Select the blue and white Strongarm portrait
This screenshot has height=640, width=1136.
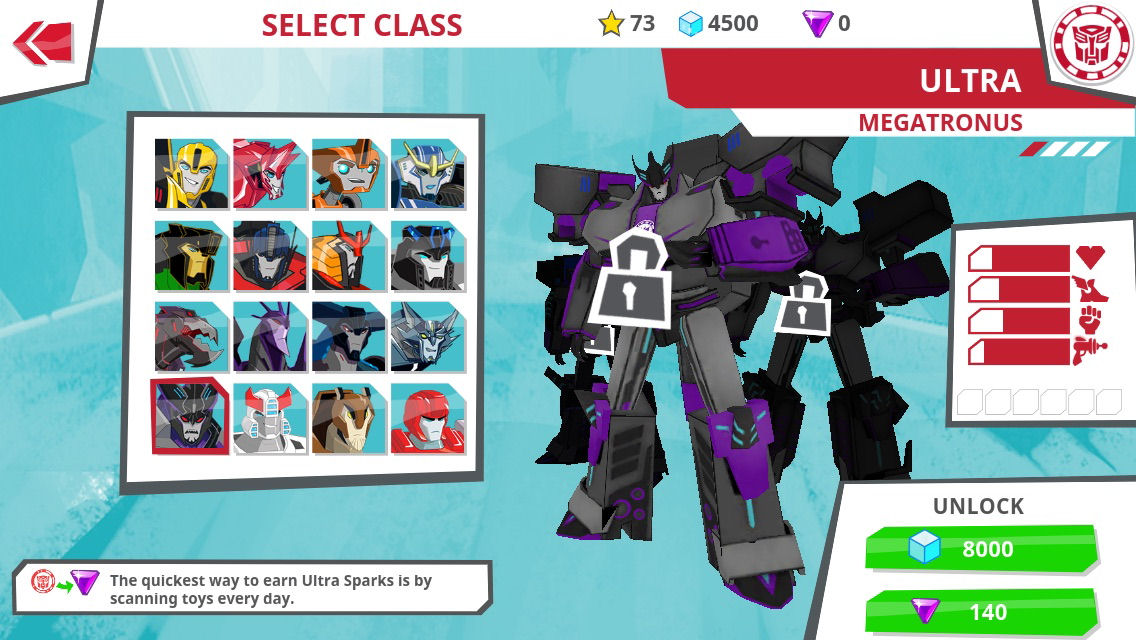point(428,174)
